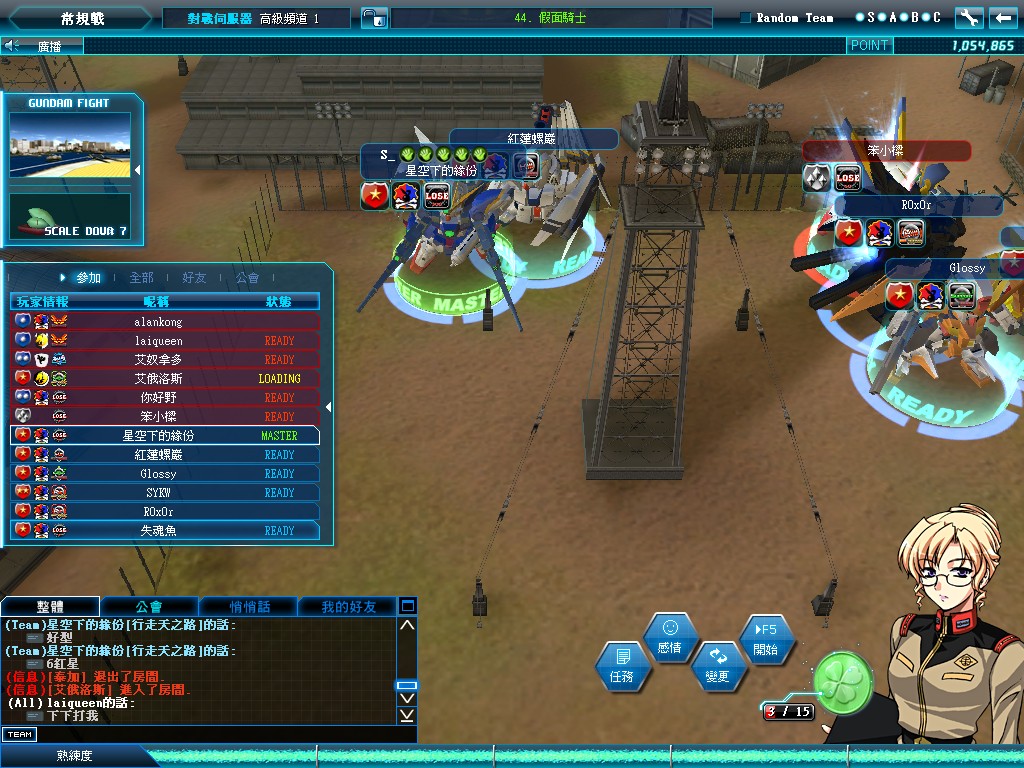This screenshot has width=1024, height=768.
Task: Select the Gundam Fight map thumbnail
Action: (x=70, y=147)
